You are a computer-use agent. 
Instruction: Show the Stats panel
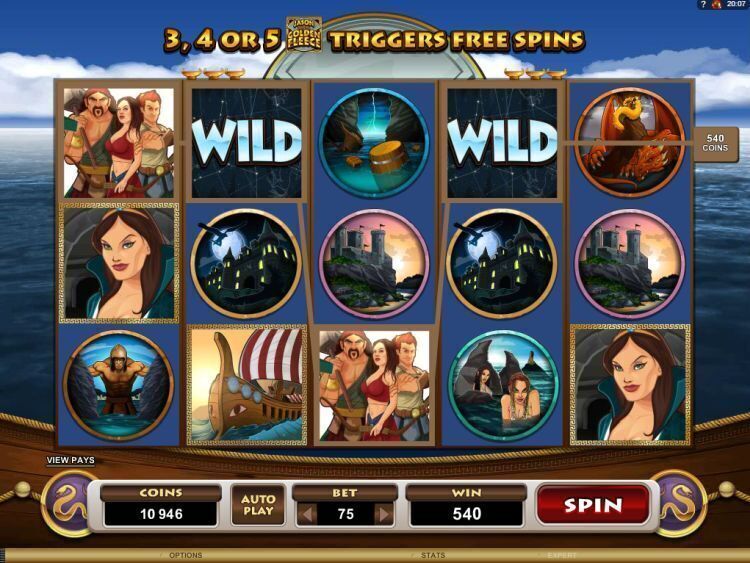pyautogui.click(x=433, y=555)
